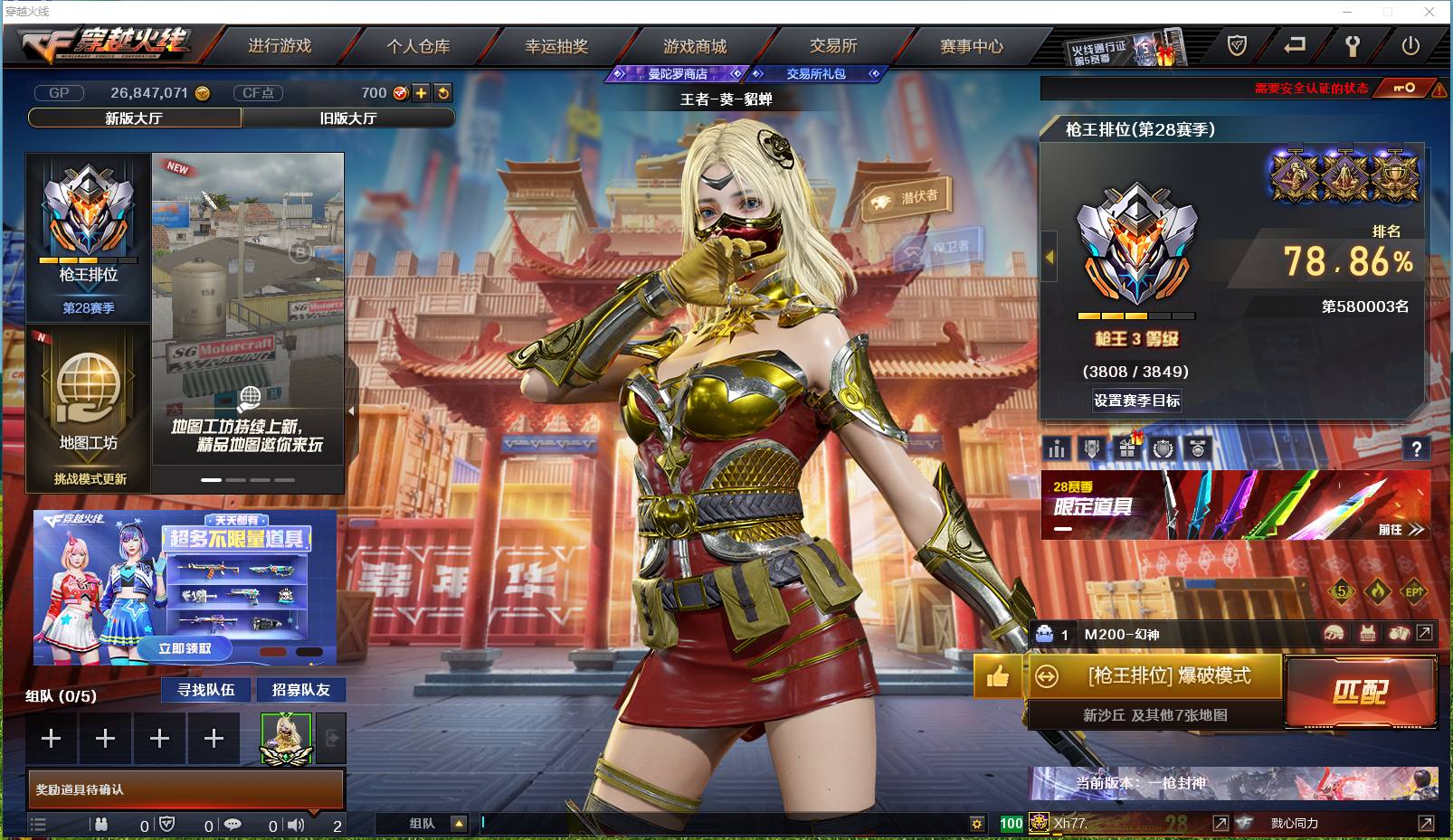Switch to 新版大厅 lobby tab

click(133, 118)
